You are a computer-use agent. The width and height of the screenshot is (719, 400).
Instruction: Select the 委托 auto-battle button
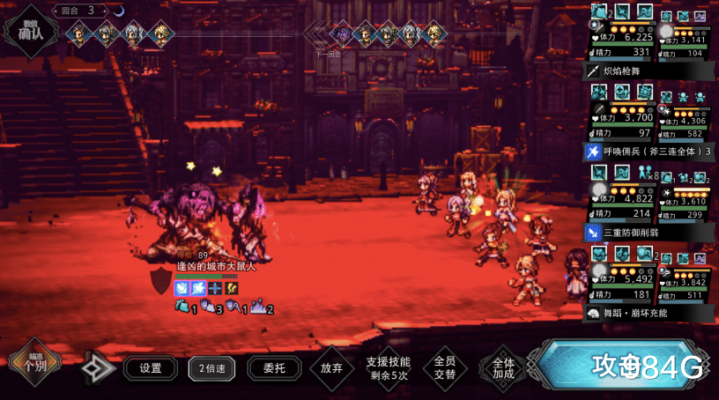pyautogui.click(x=274, y=368)
